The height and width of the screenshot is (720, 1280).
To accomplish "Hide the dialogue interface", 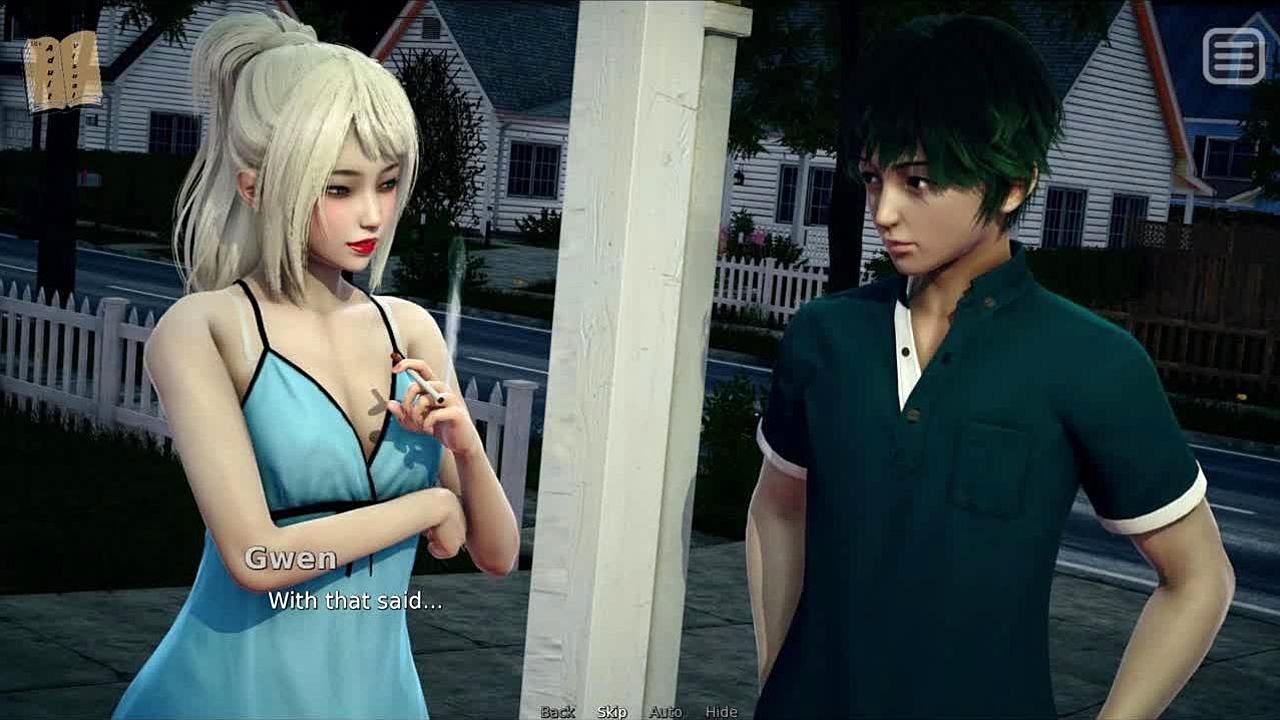I will (x=721, y=712).
